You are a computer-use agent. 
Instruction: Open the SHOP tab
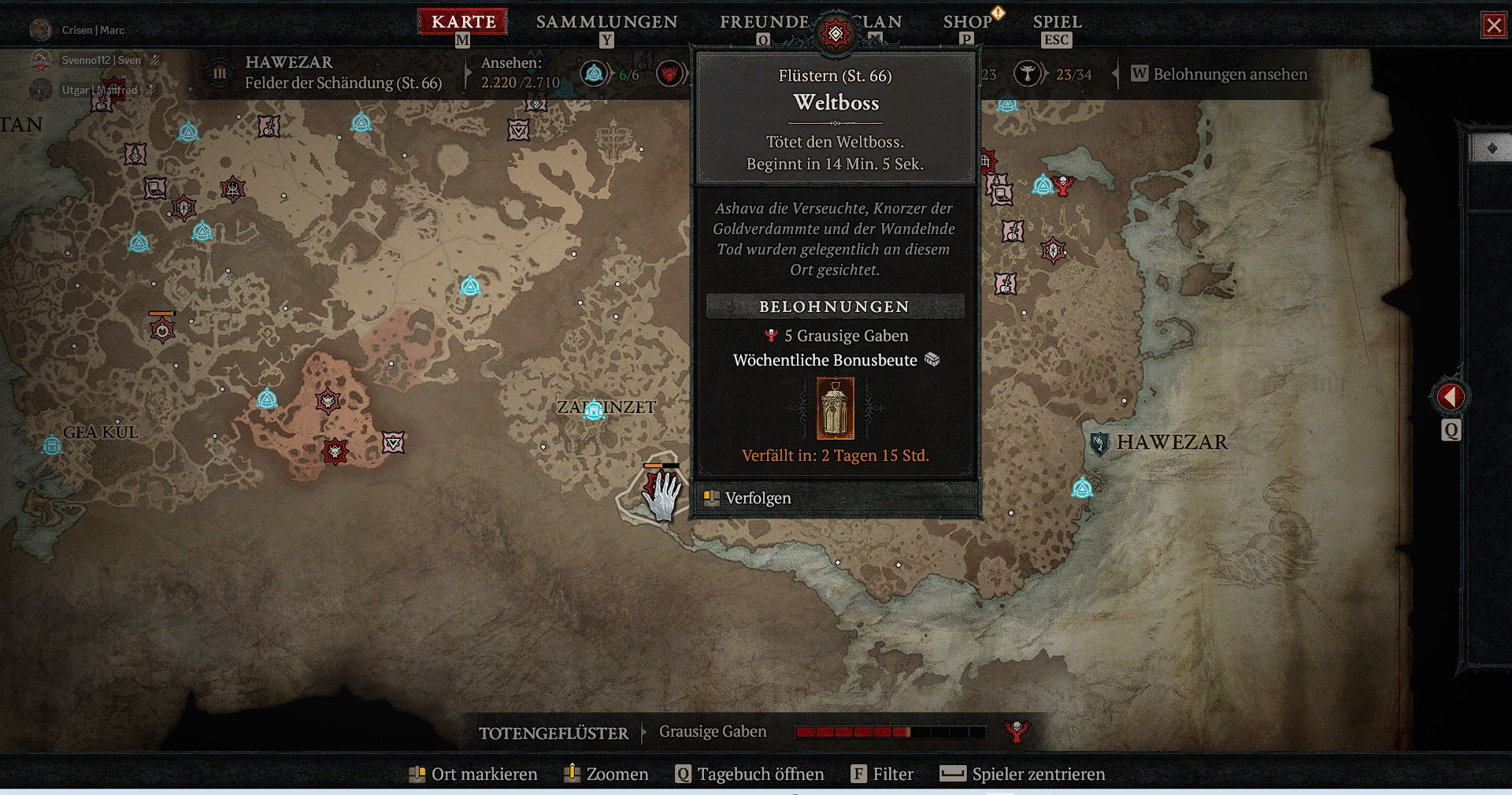pyautogui.click(x=967, y=22)
